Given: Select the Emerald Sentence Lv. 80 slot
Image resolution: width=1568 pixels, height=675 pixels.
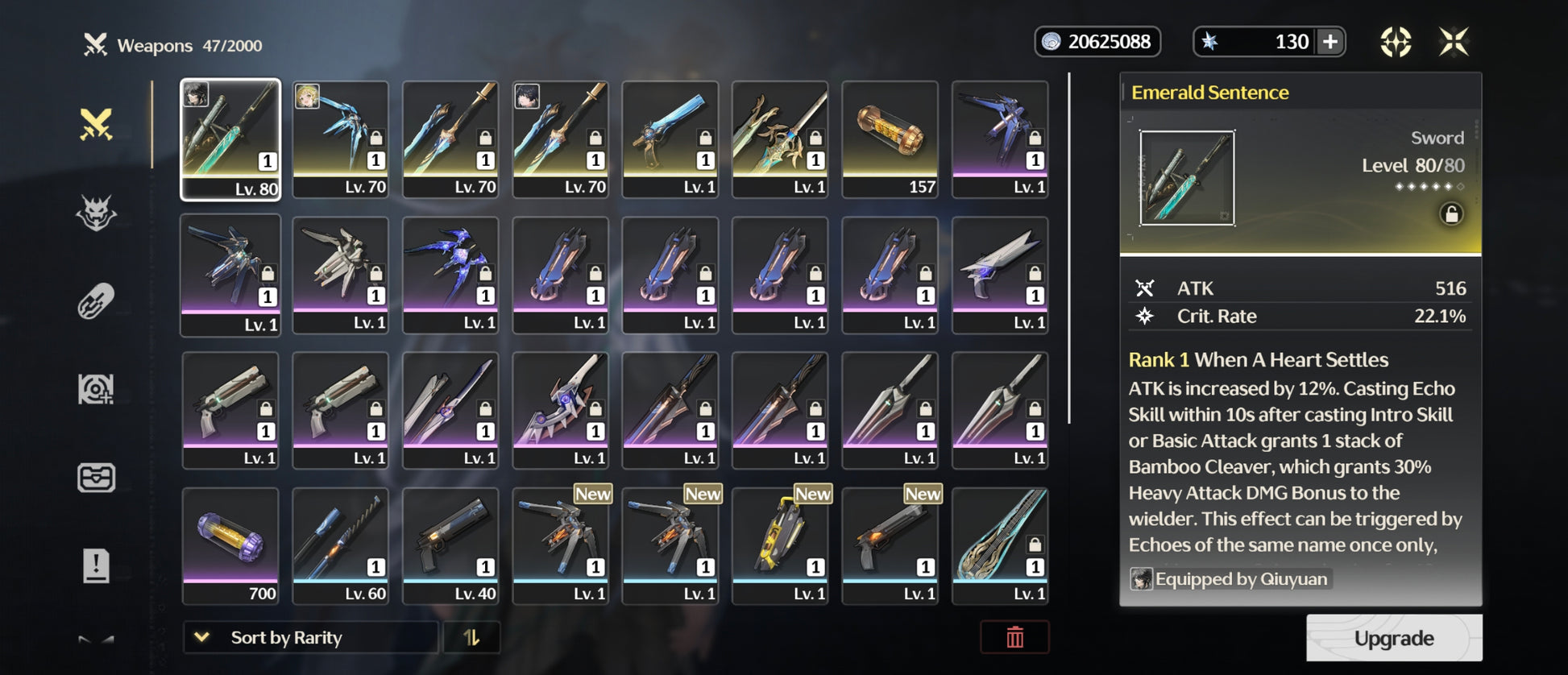Looking at the screenshot, I should point(230,139).
